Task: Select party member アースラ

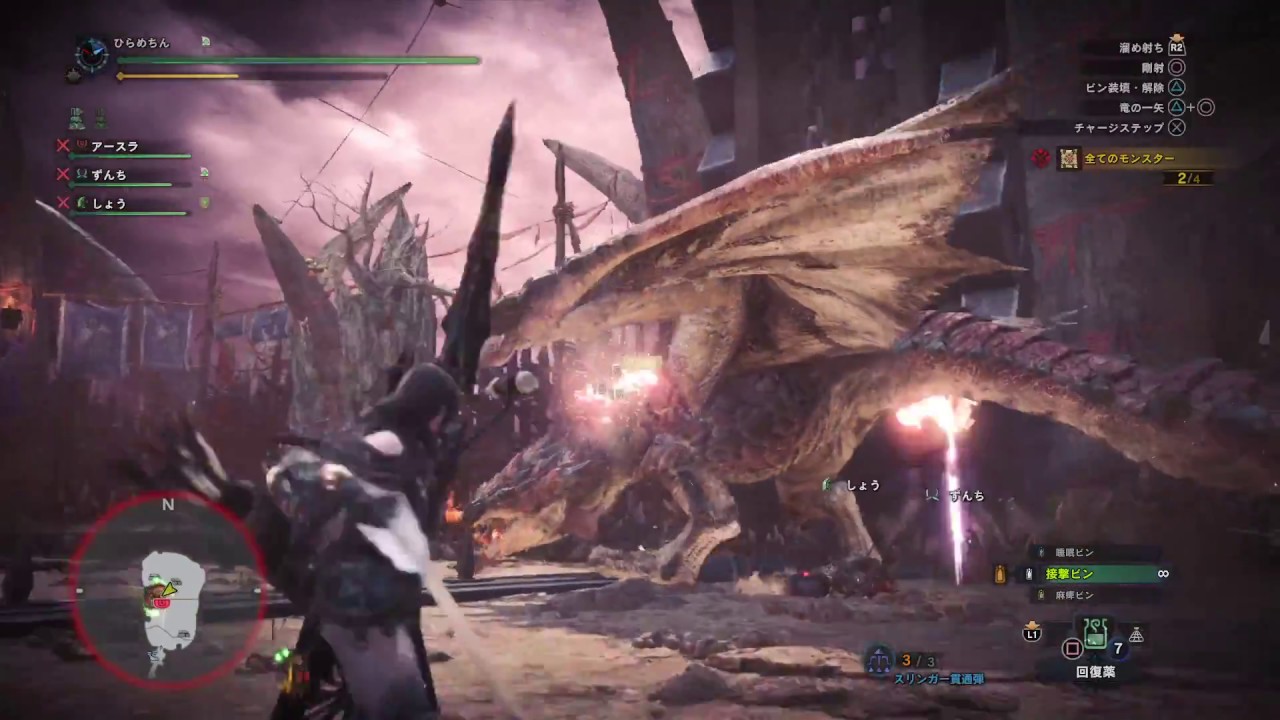Action: pos(114,146)
